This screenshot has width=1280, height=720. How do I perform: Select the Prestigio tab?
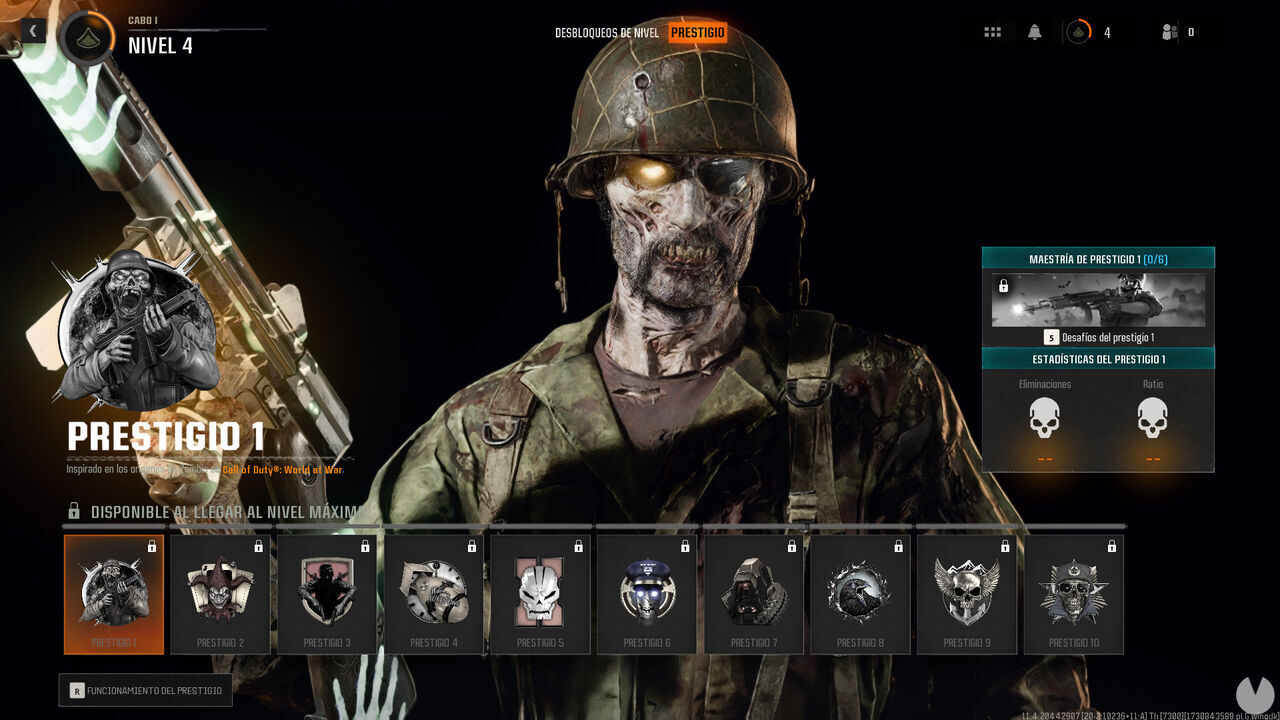click(698, 32)
